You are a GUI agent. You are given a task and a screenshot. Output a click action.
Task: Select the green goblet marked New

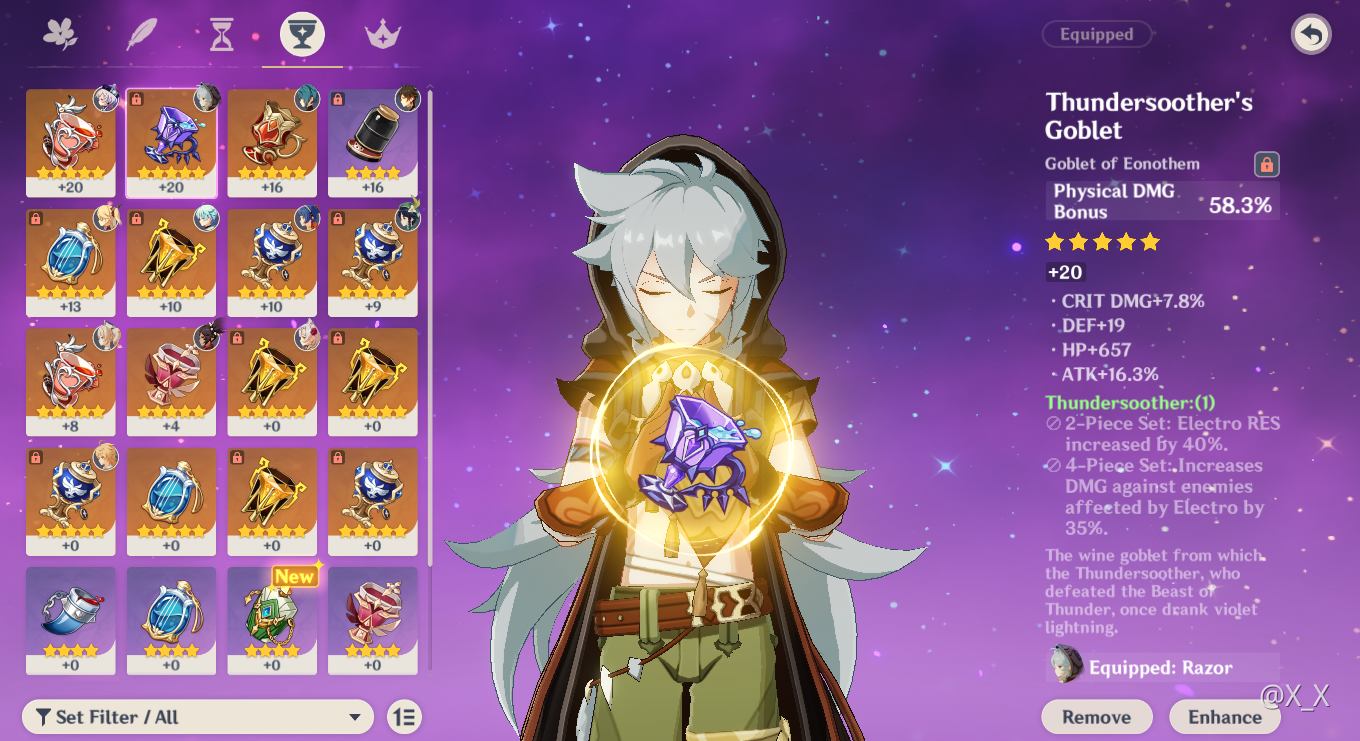[272, 620]
